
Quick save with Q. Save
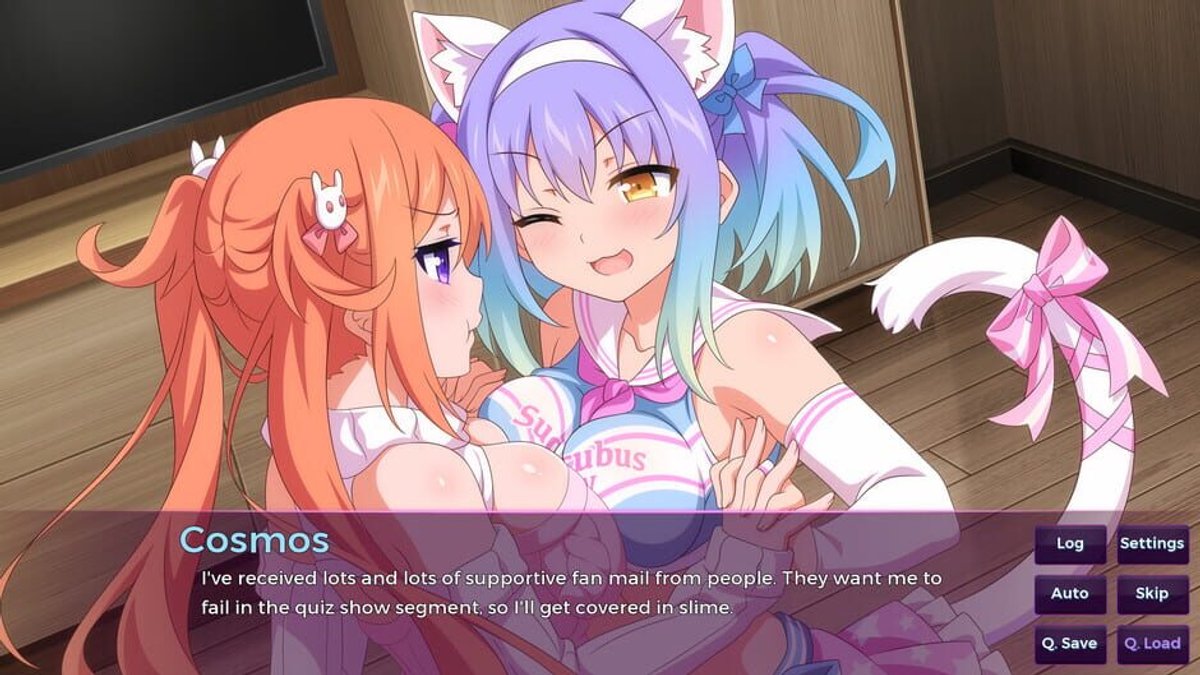[x=1070, y=644]
